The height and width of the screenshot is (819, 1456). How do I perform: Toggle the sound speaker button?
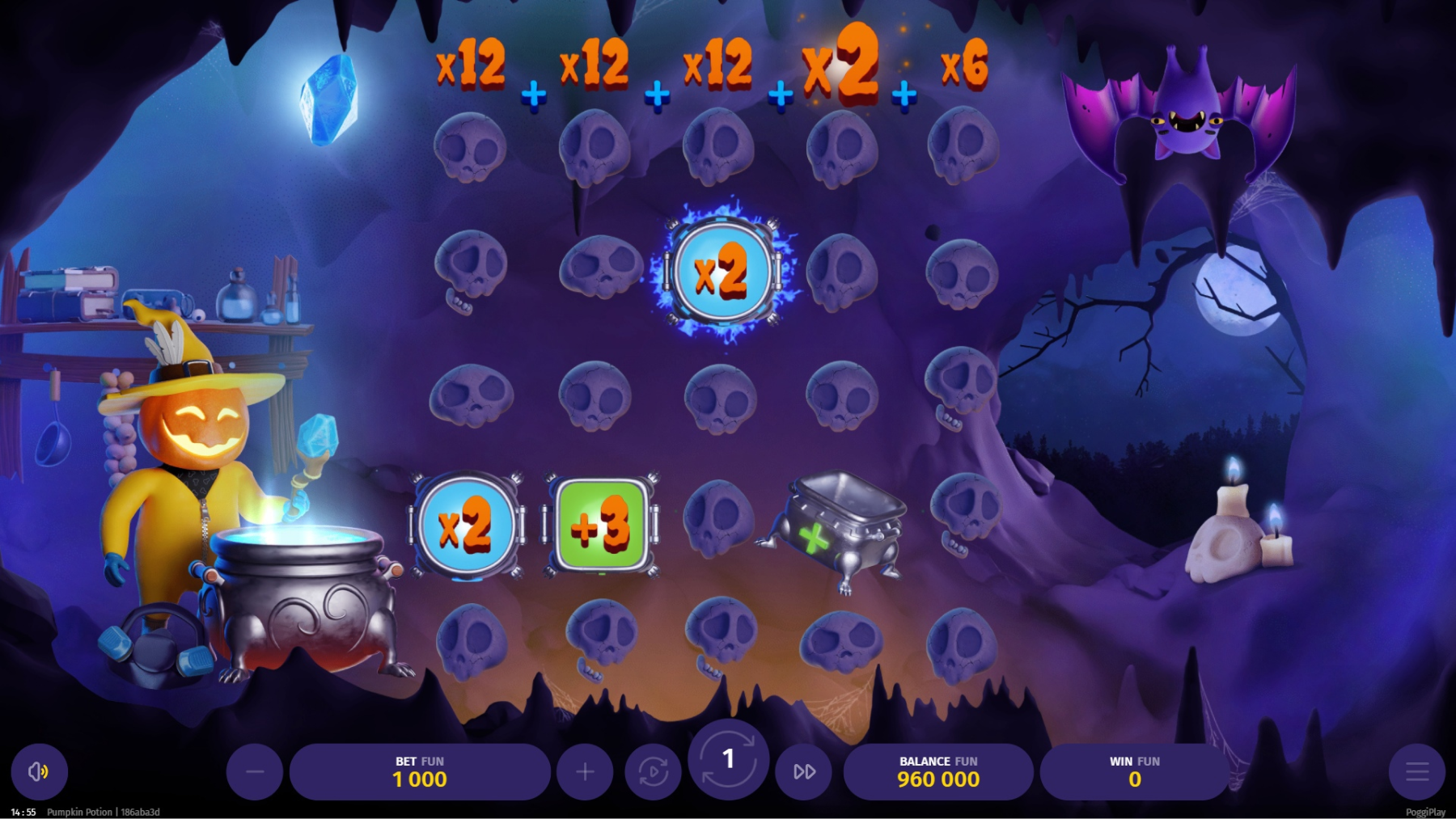(39, 772)
